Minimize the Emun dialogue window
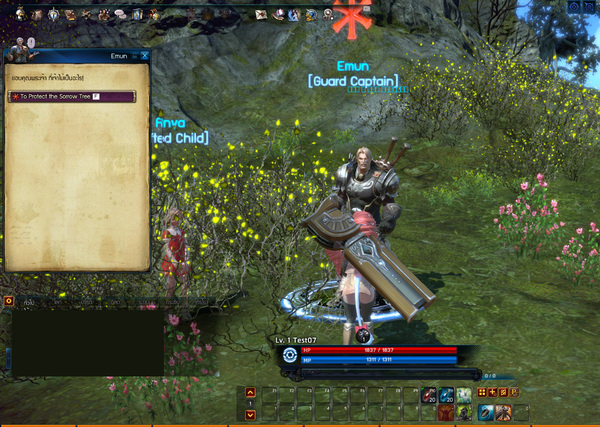 point(134,57)
